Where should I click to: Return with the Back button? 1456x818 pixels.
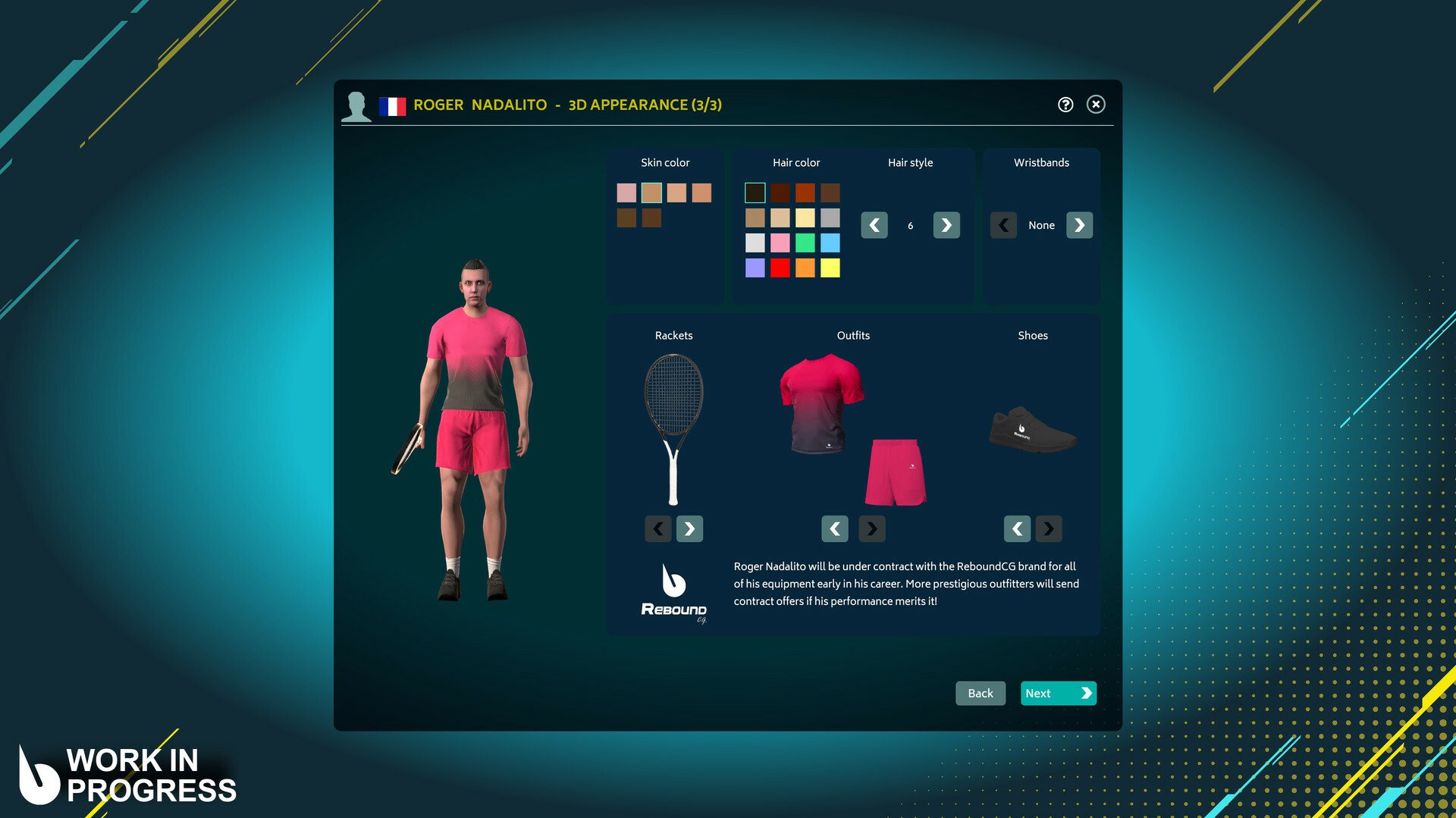[980, 693]
